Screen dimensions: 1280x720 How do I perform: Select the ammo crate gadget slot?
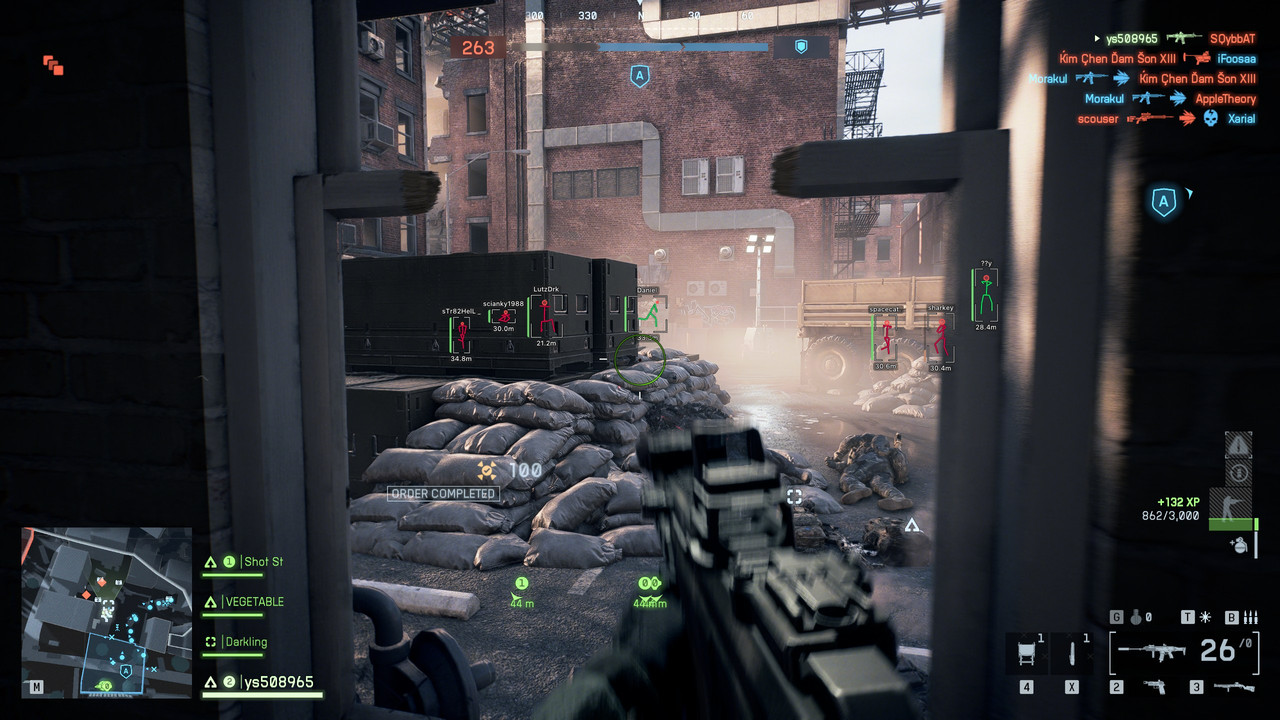click(1027, 653)
